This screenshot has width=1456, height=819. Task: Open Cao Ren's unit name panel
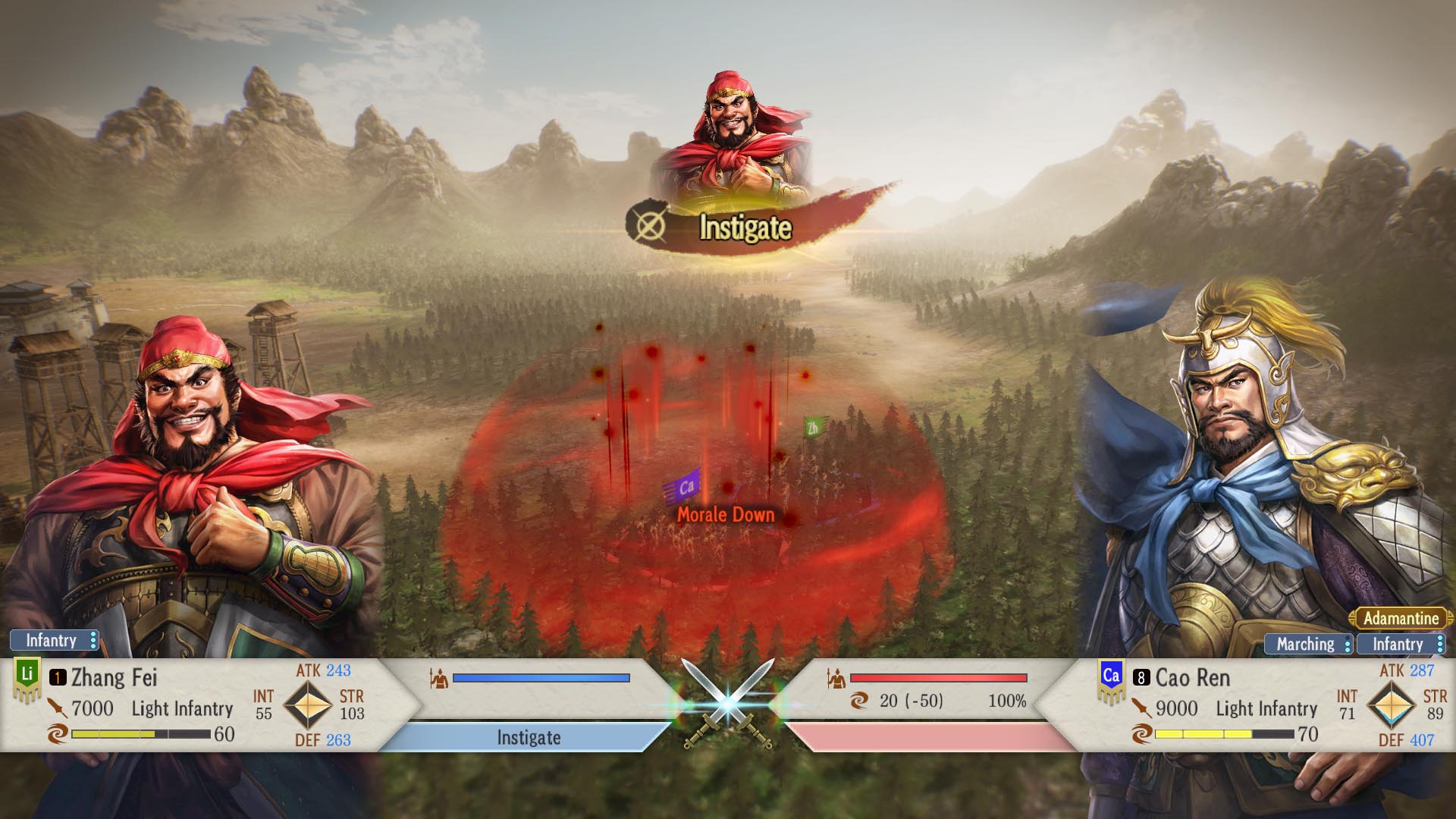pyautogui.click(x=1192, y=678)
